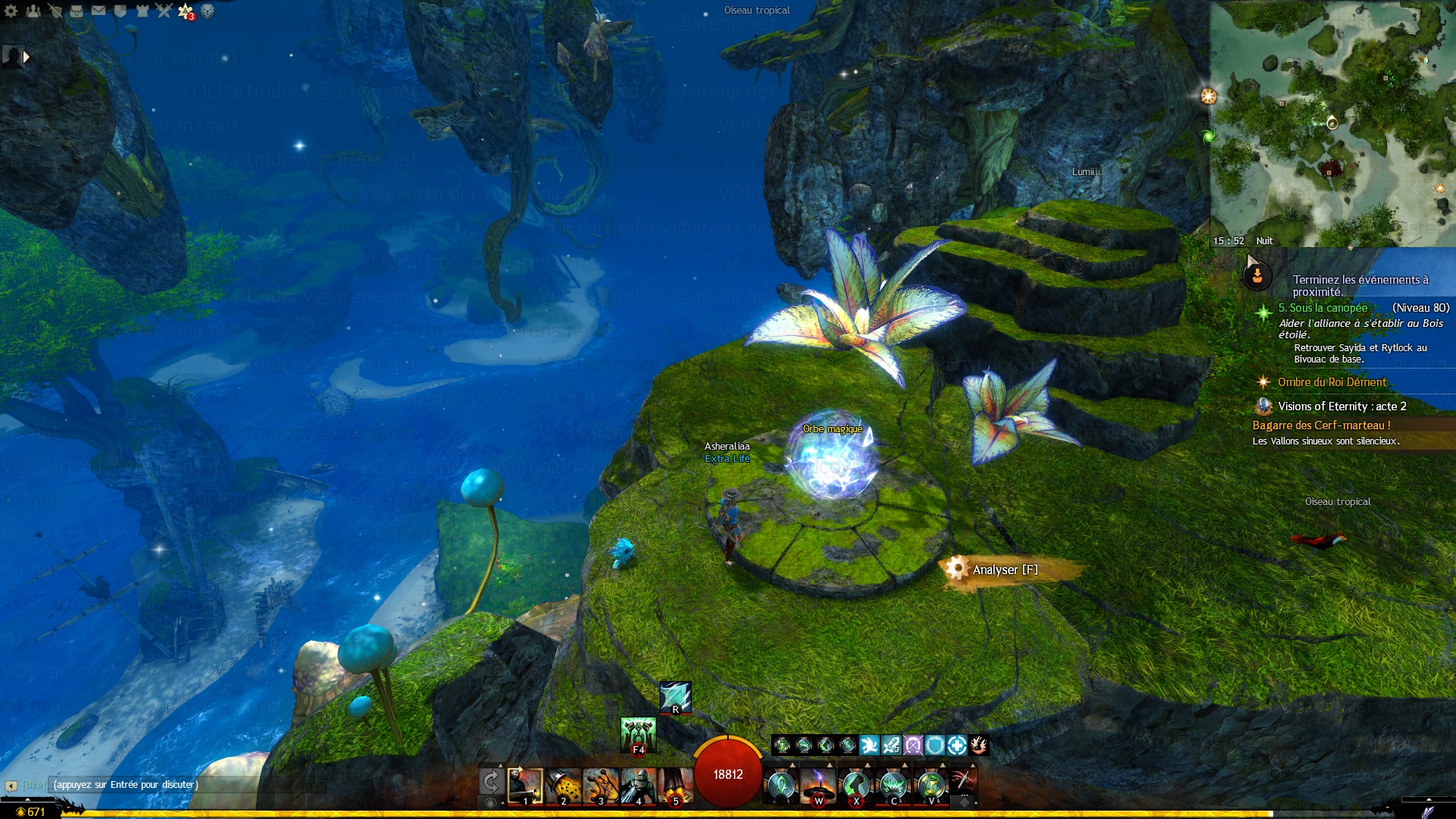Select the Ombre du Roi Dément entry
1456x819 pixels.
pos(1332,382)
